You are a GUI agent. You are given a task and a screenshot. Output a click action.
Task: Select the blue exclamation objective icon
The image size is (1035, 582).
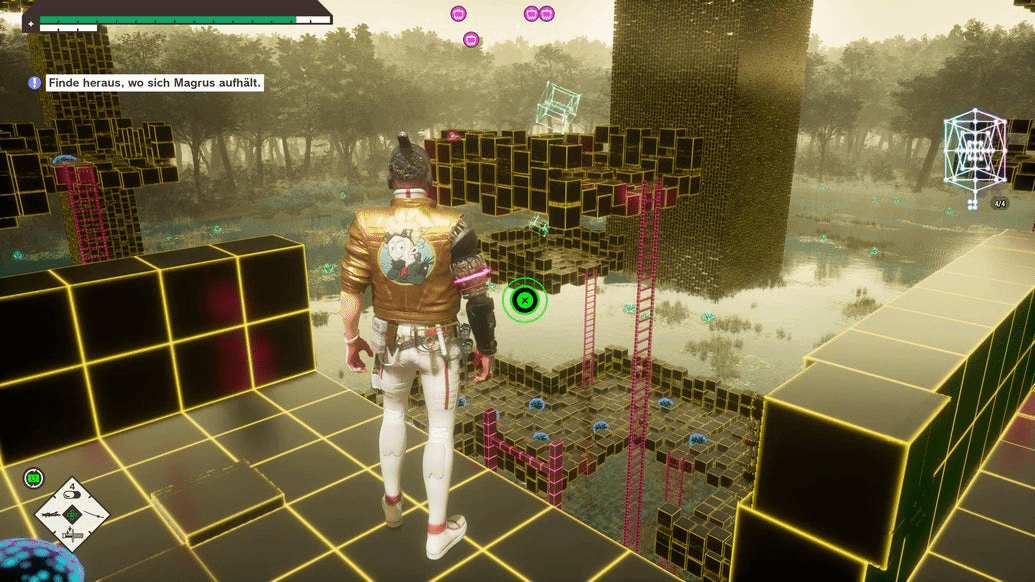click(x=35, y=83)
